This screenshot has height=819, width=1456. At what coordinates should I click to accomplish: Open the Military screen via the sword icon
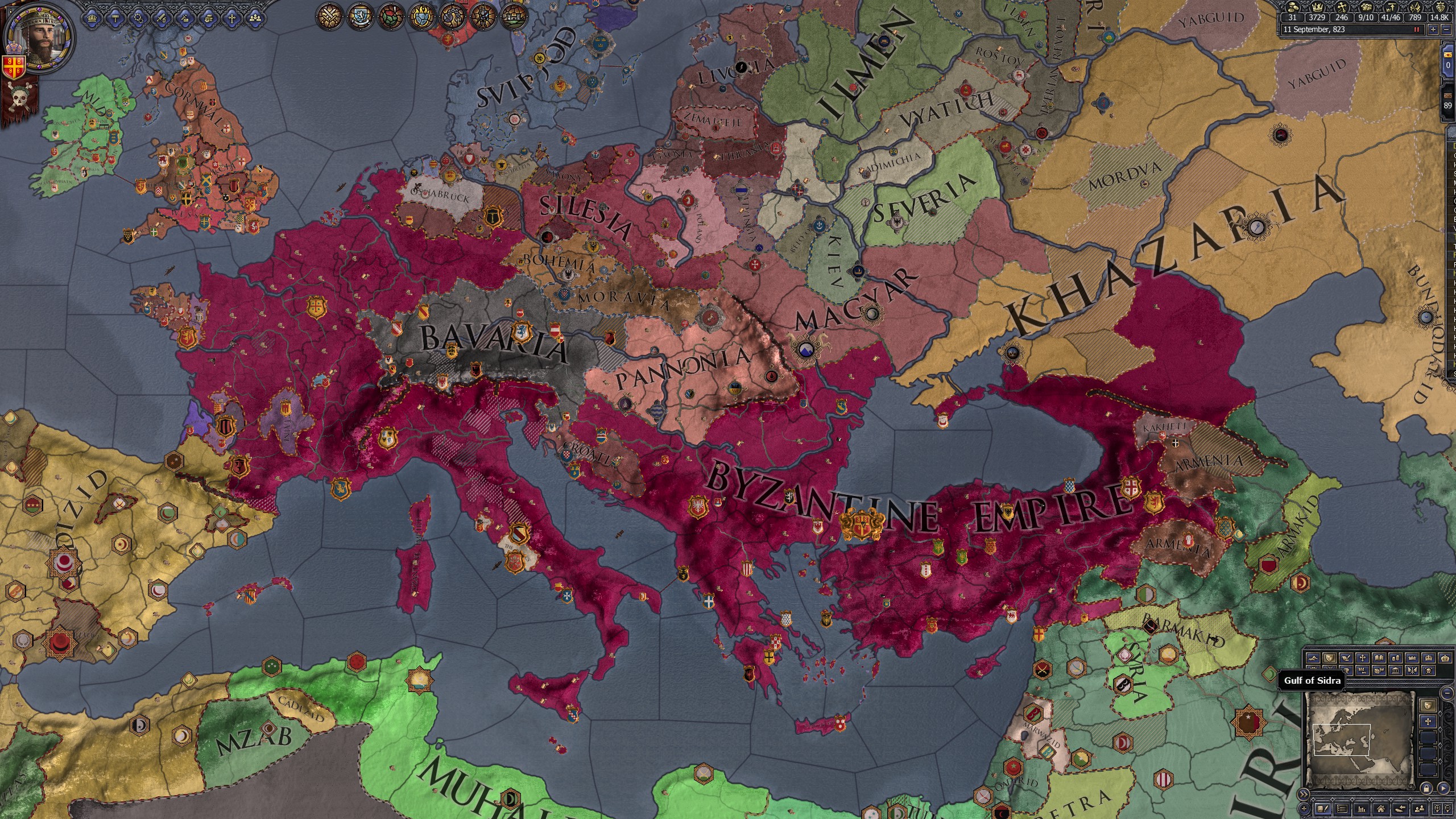tap(161, 20)
